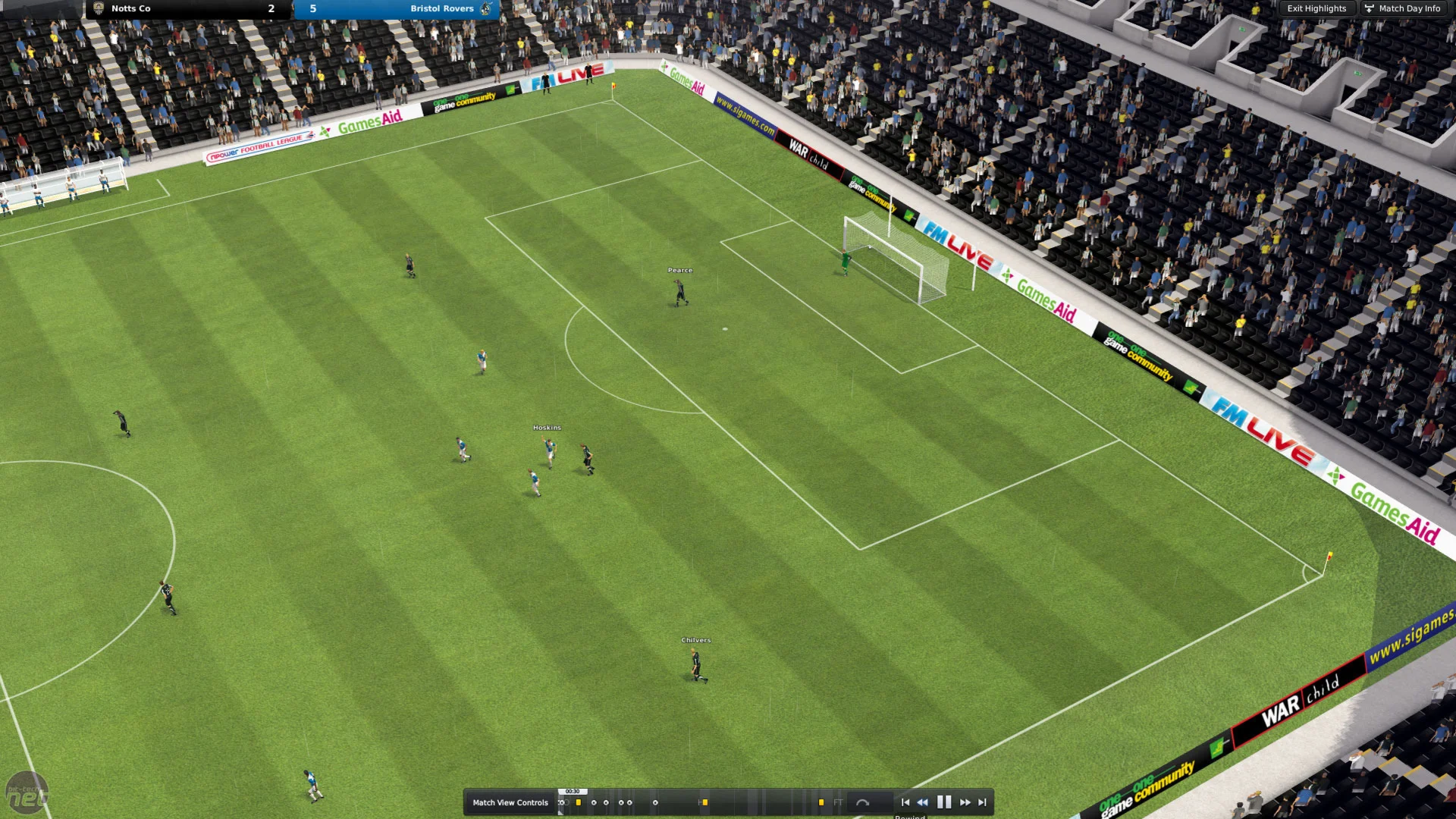This screenshot has height=819, width=1456.
Task: Jump to the first yellow card timeline marker
Action: pyautogui.click(x=578, y=802)
